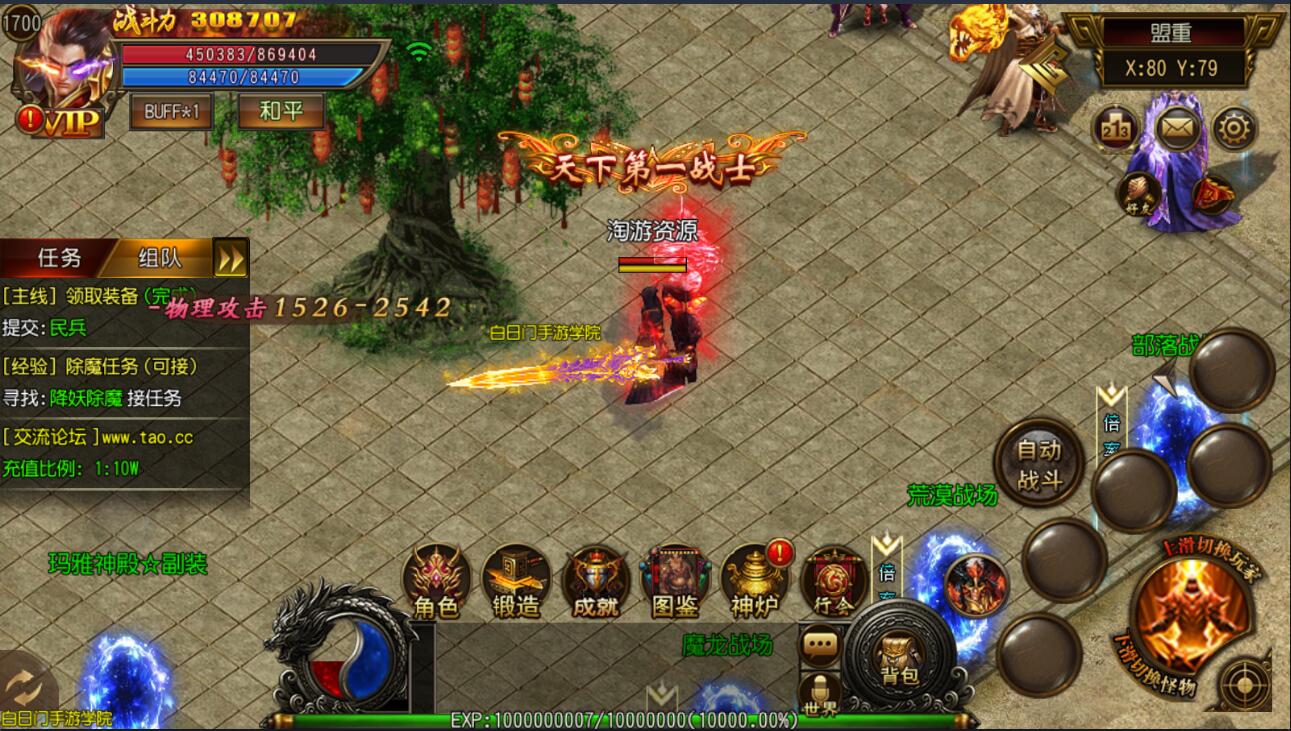
Task: Click the BUFF*1 status button
Action: pos(171,111)
